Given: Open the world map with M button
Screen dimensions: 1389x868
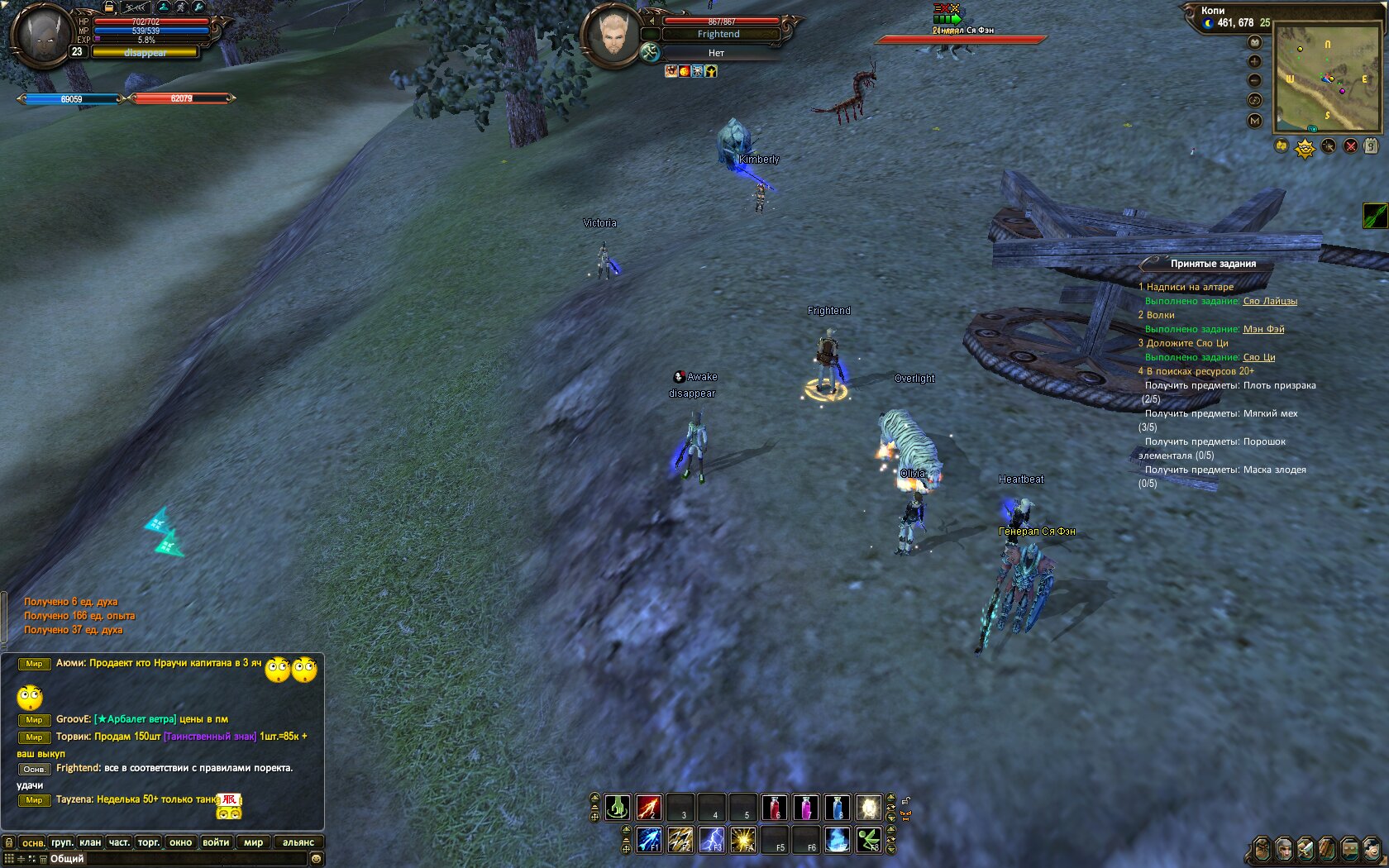Looking at the screenshot, I should point(1255,121).
